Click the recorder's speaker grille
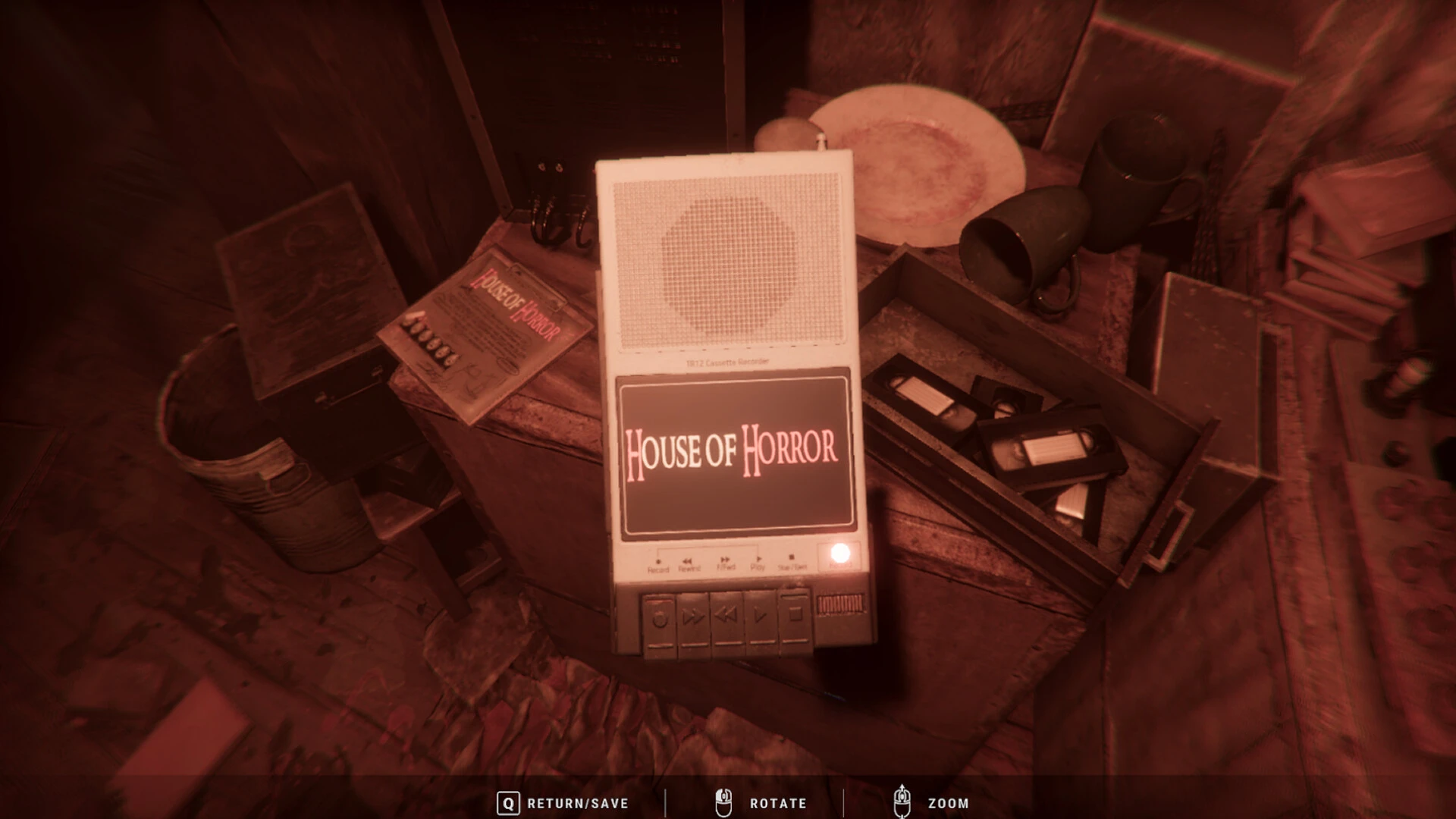1456x819 pixels. [730, 262]
